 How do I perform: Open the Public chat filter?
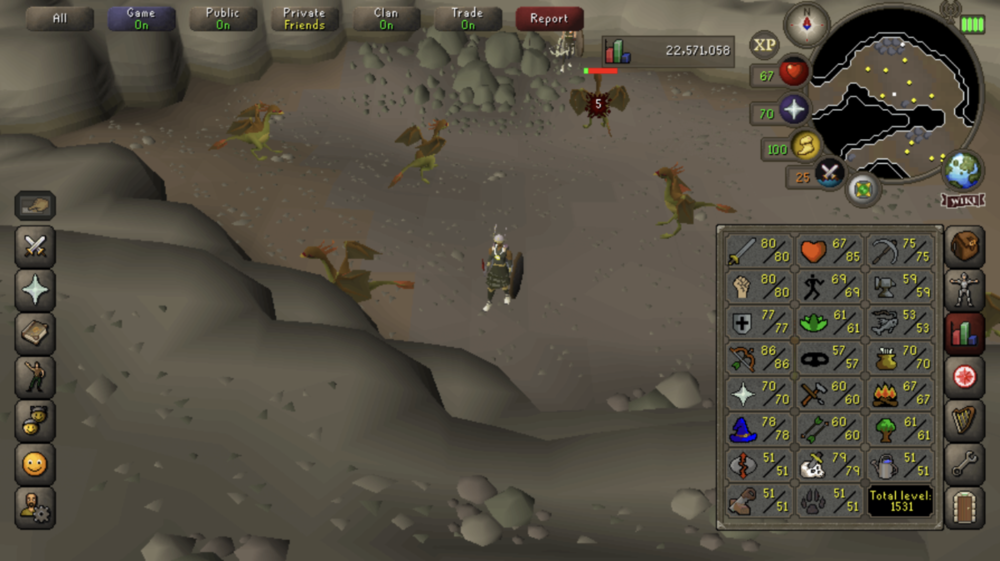click(x=222, y=19)
